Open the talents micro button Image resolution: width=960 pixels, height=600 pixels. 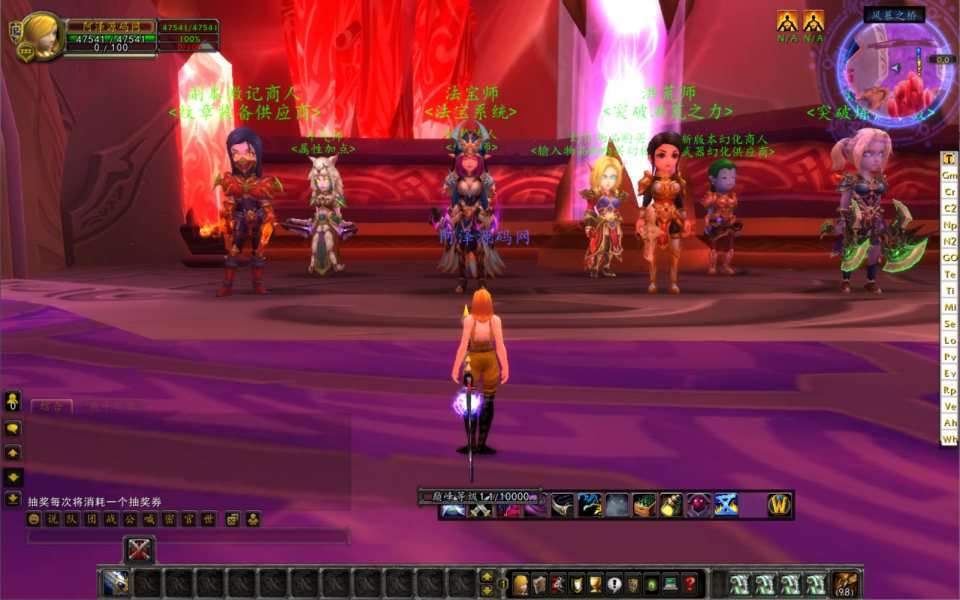[558, 584]
